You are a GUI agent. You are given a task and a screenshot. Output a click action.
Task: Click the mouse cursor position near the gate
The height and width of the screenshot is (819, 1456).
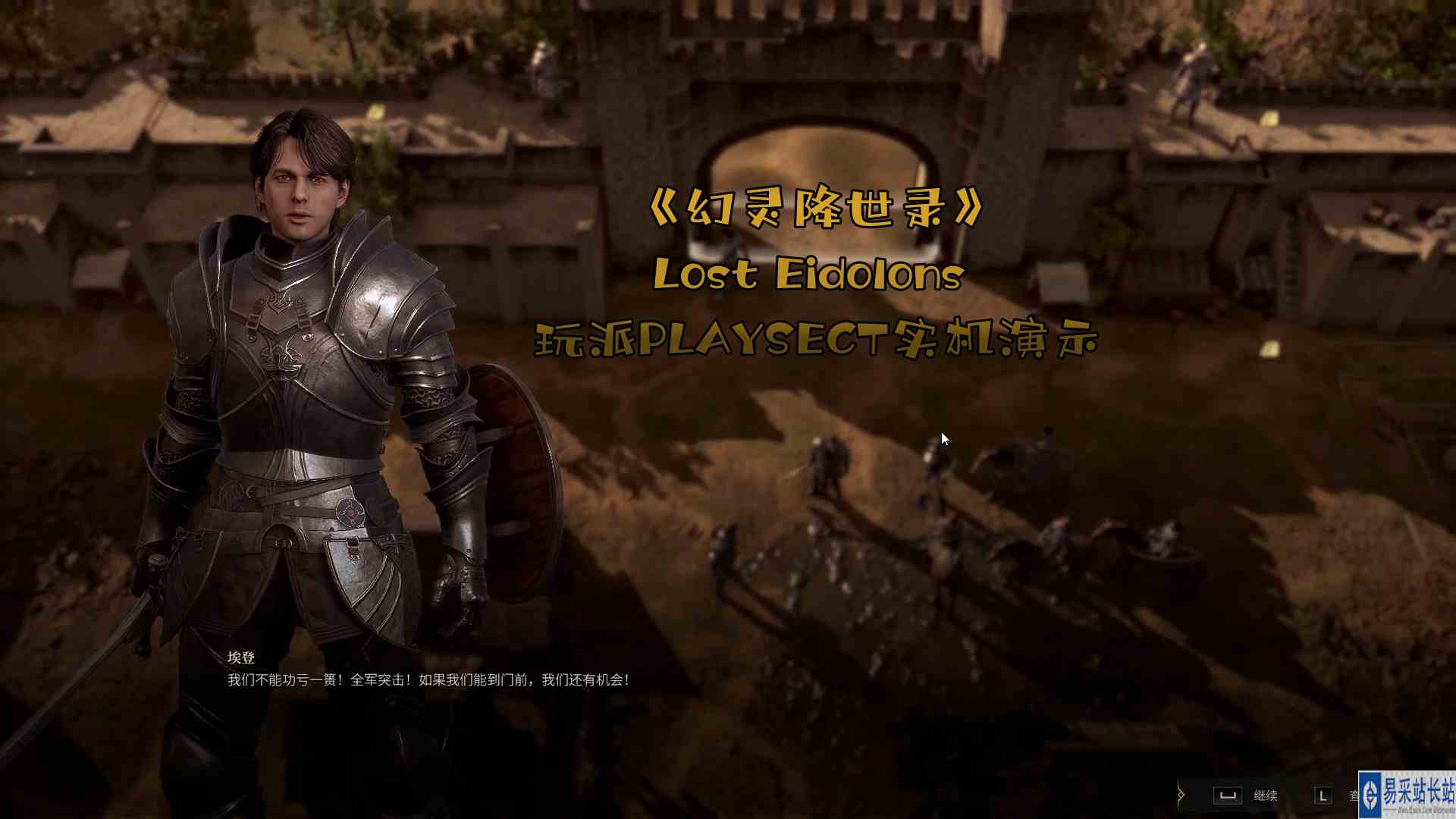[x=944, y=438]
